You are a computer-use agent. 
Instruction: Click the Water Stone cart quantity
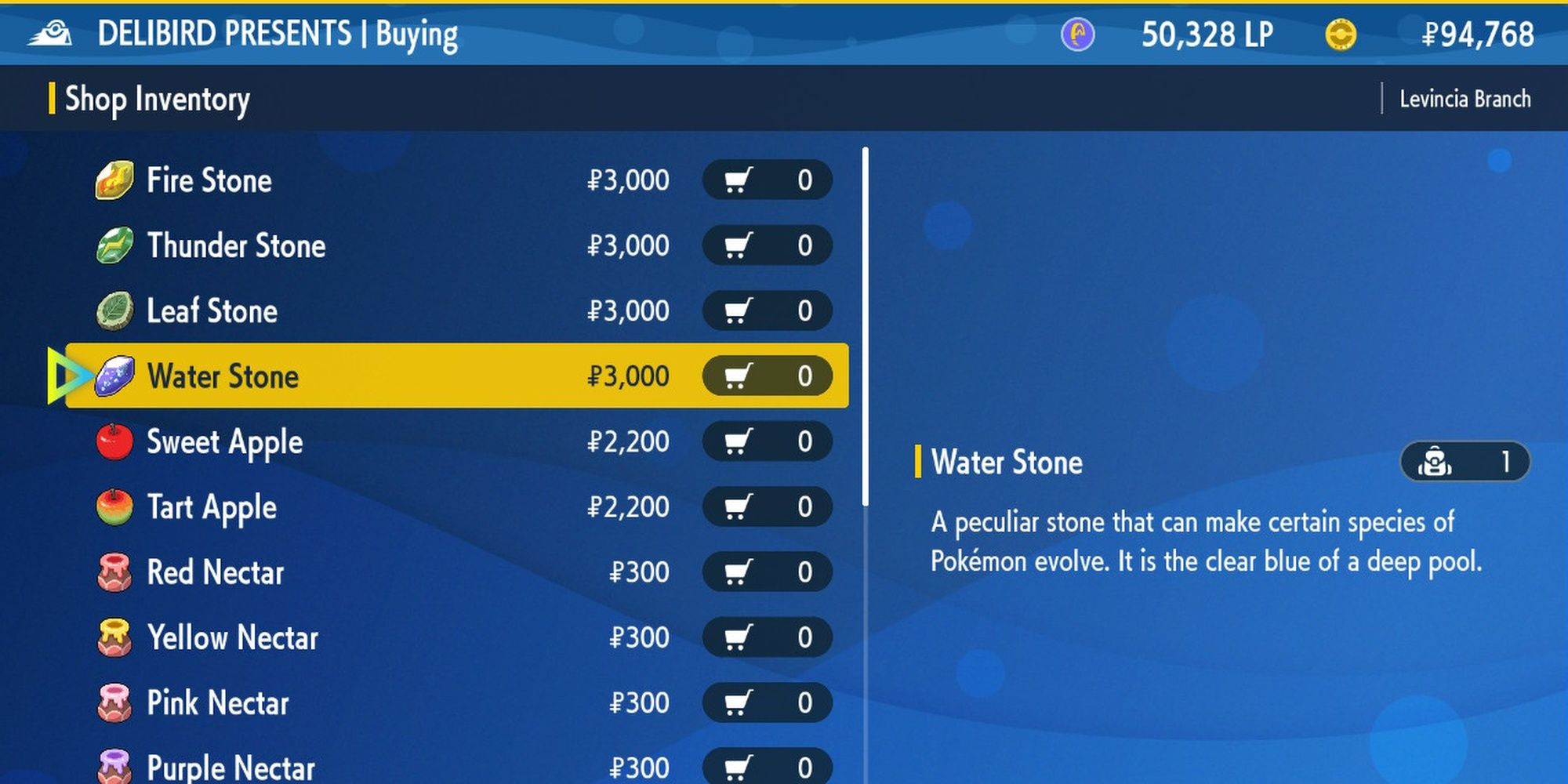pyautogui.click(x=767, y=376)
